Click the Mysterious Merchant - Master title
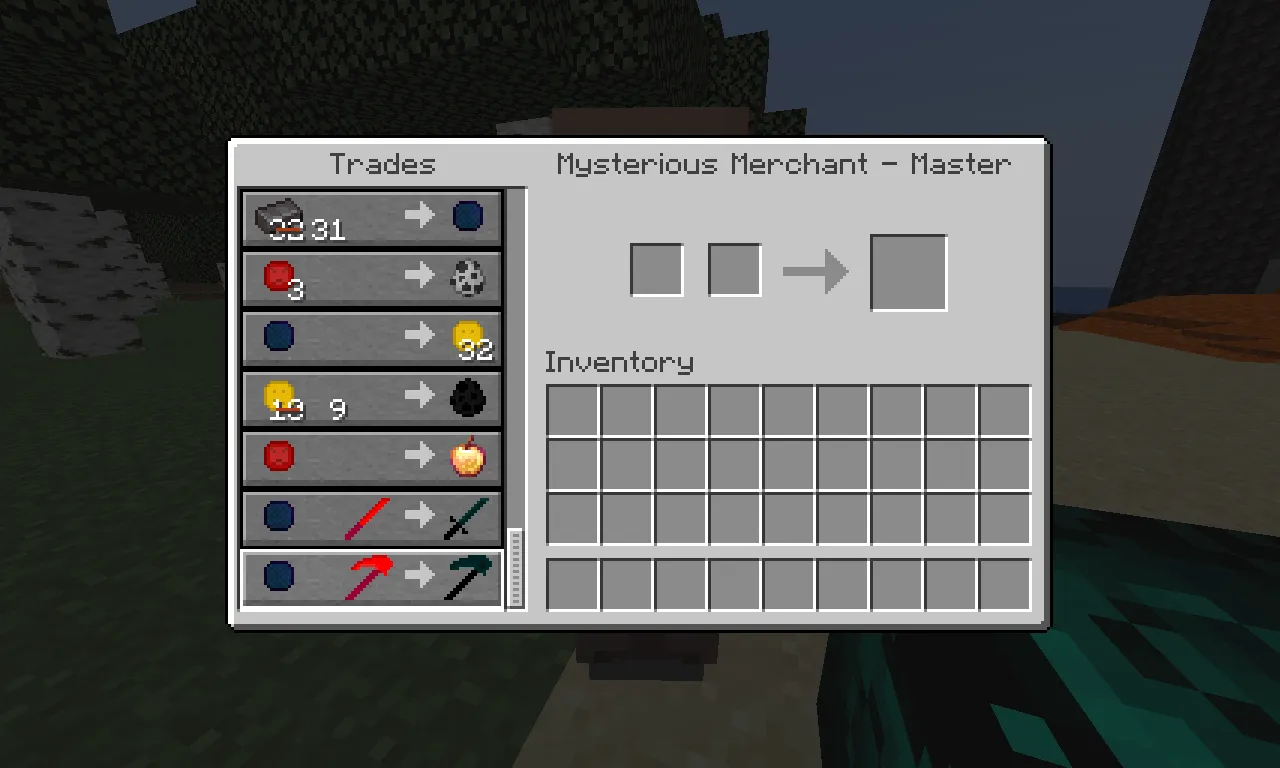 784,164
